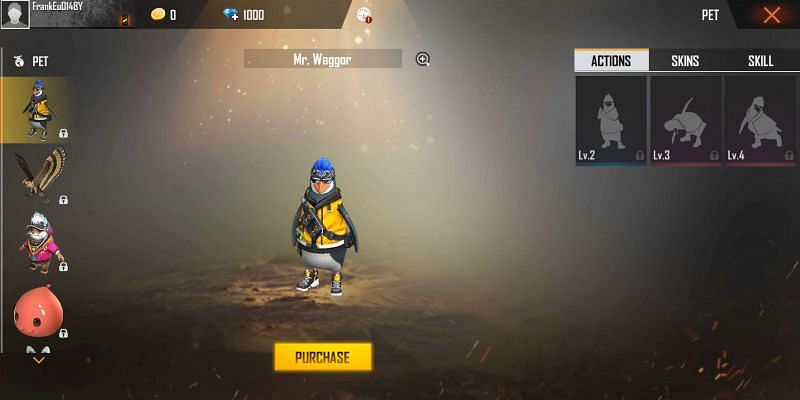Choose the pink-outfit pet with white helmet
The height and width of the screenshot is (400, 800).
pyautogui.click(x=37, y=241)
